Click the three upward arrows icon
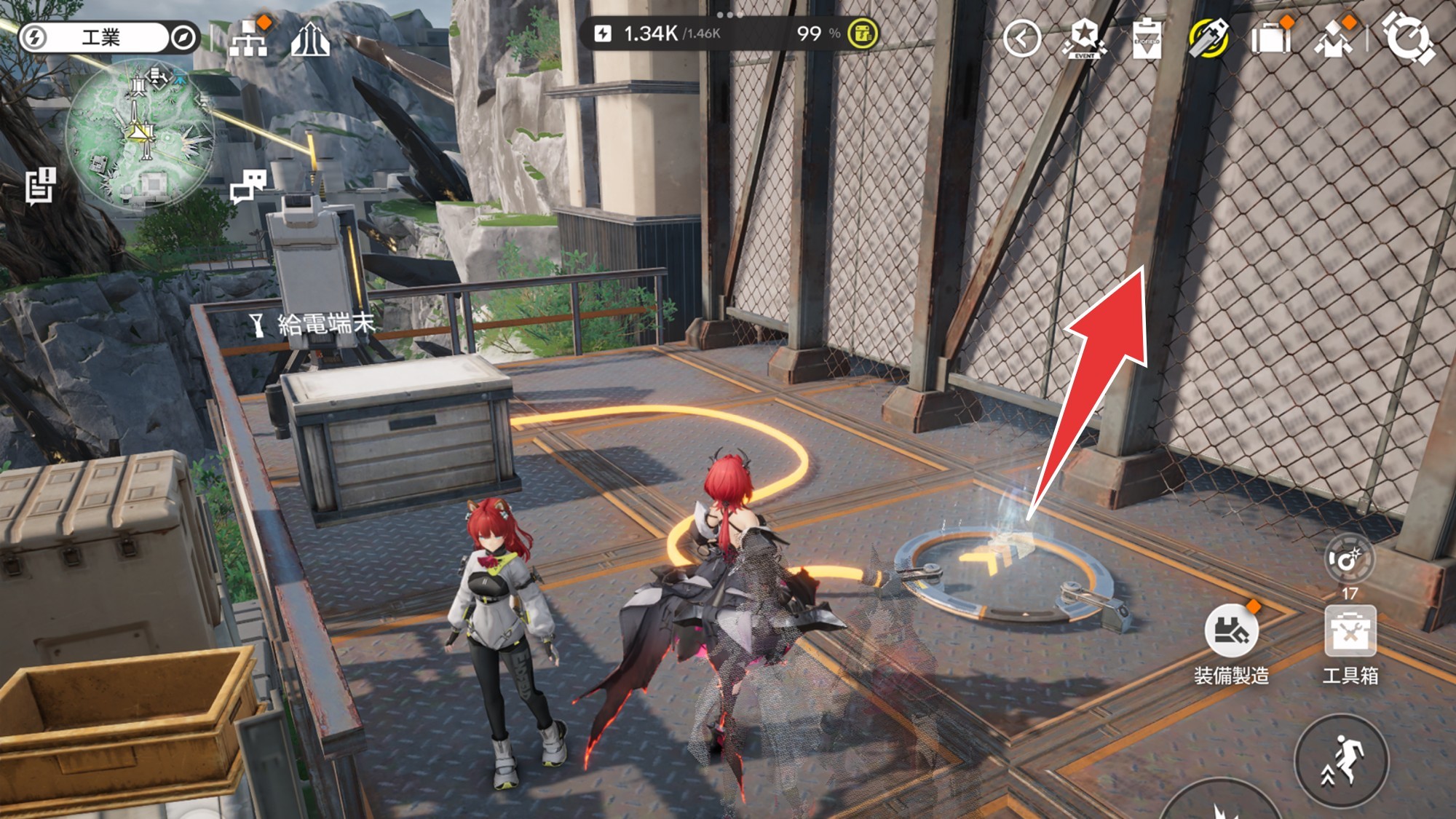 310,39
